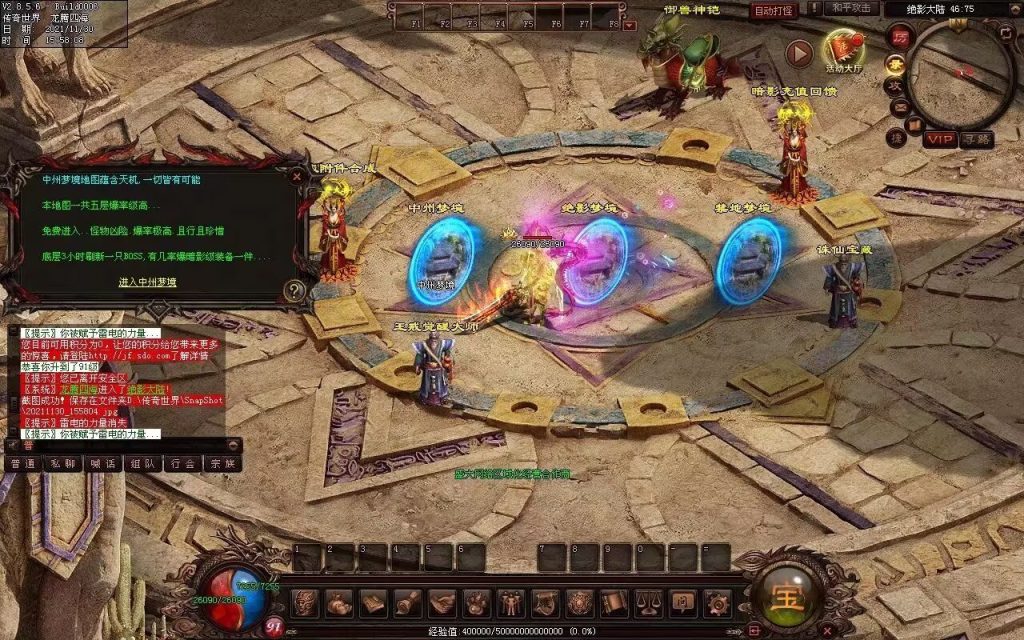This screenshot has height=640, width=1024.
Task: Open the balance scales icon in the bottom bar
Action: tap(649, 603)
